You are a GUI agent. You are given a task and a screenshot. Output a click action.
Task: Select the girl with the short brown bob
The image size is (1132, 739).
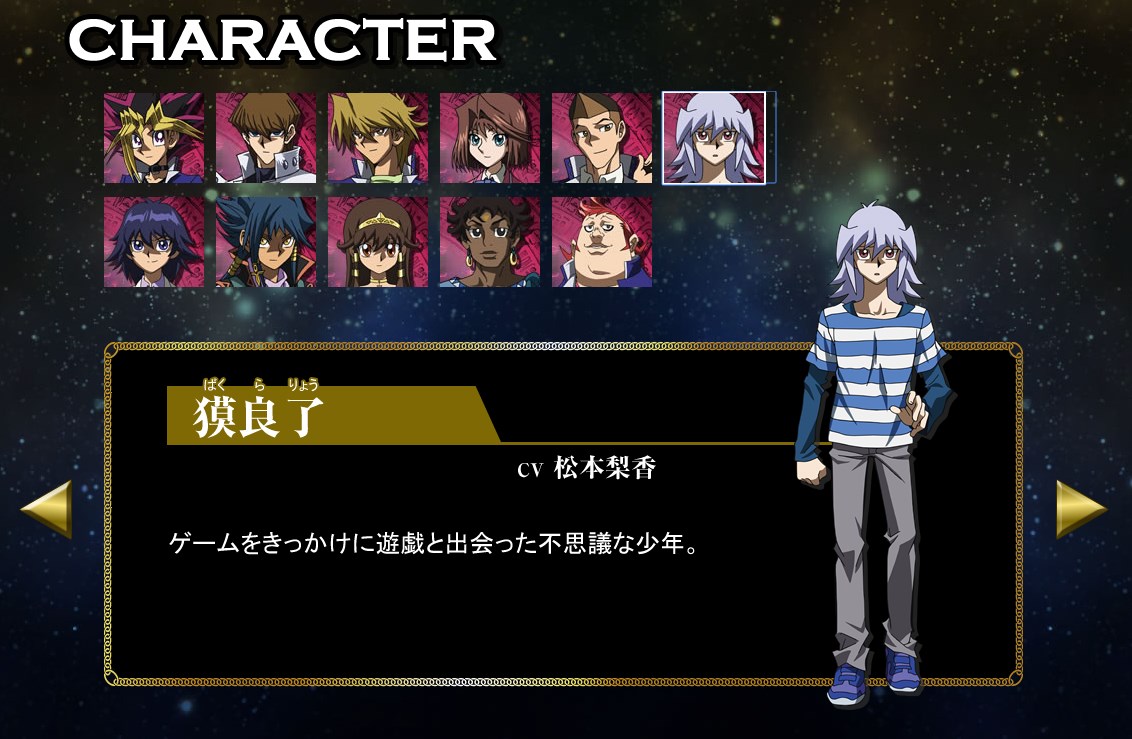pyautogui.click(x=490, y=138)
